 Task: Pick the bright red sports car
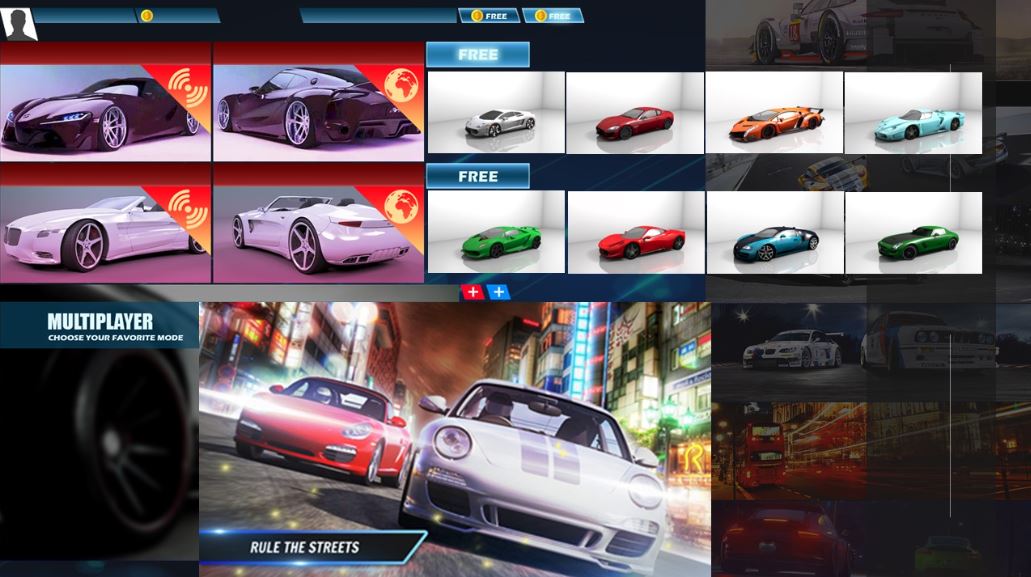(x=636, y=233)
